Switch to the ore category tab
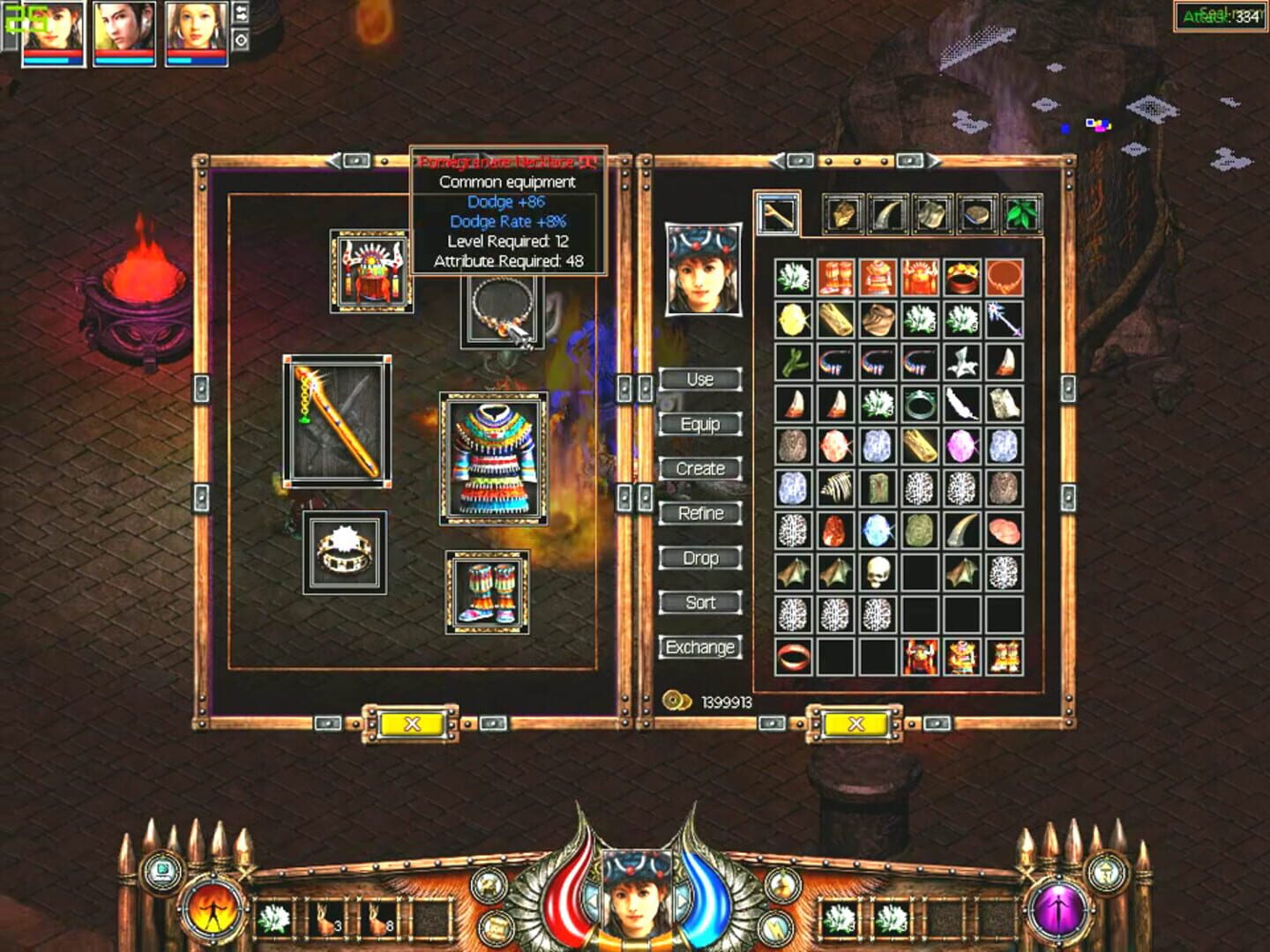Viewport: 1270px width, 952px height. [843, 213]
